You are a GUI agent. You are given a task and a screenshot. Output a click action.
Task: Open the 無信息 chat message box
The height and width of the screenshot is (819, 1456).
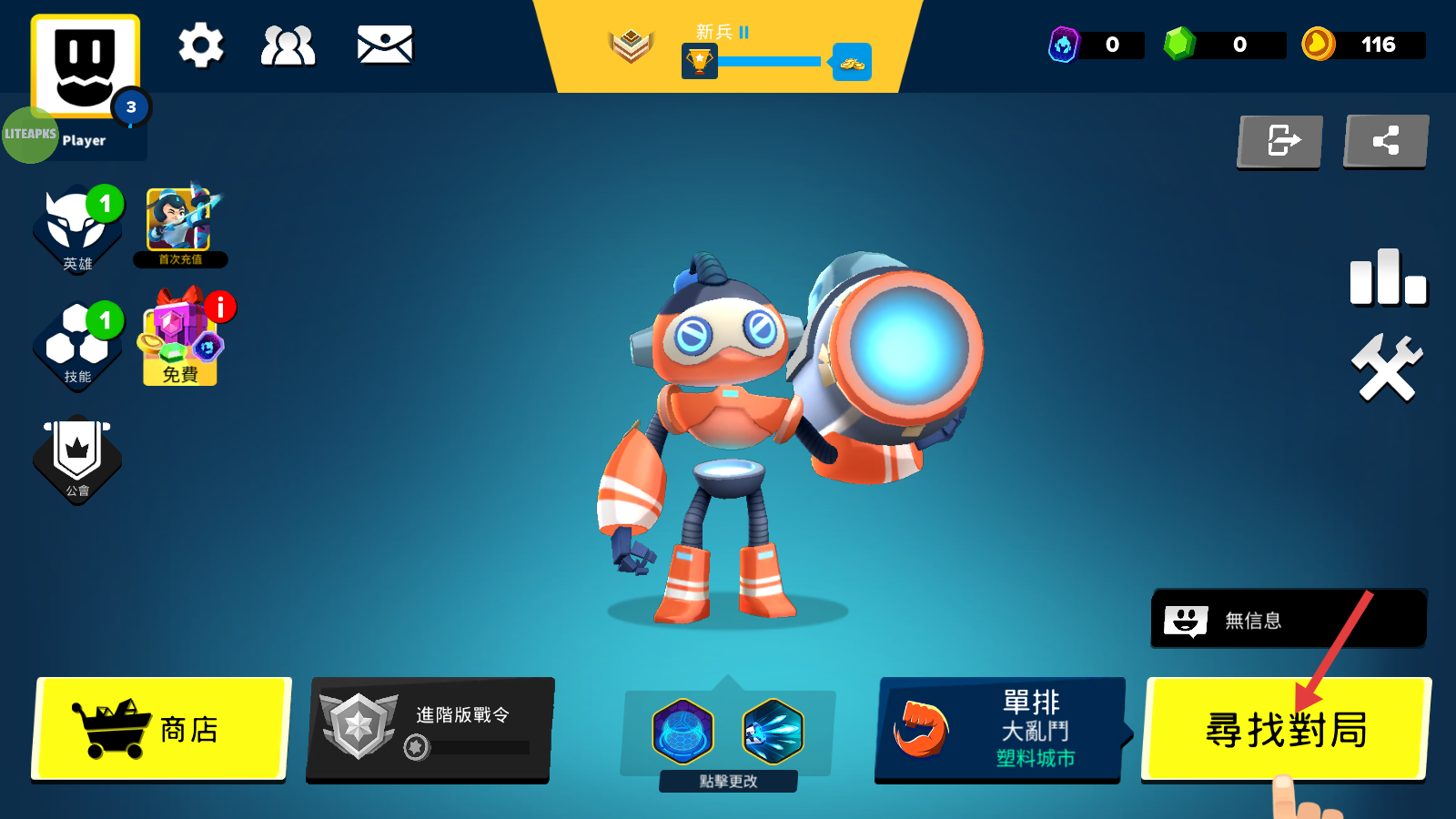click(x=1289, y=620)
